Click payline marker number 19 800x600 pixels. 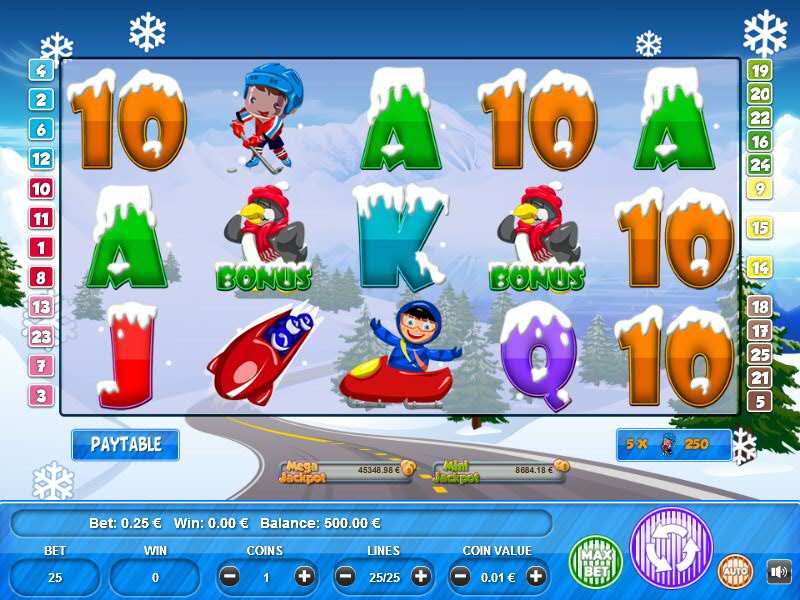[759, 70]
